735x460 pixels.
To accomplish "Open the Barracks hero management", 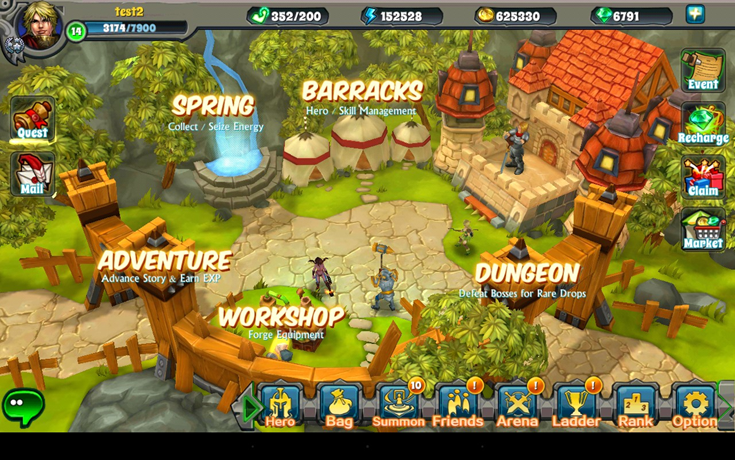I will [x=362, y=95].
